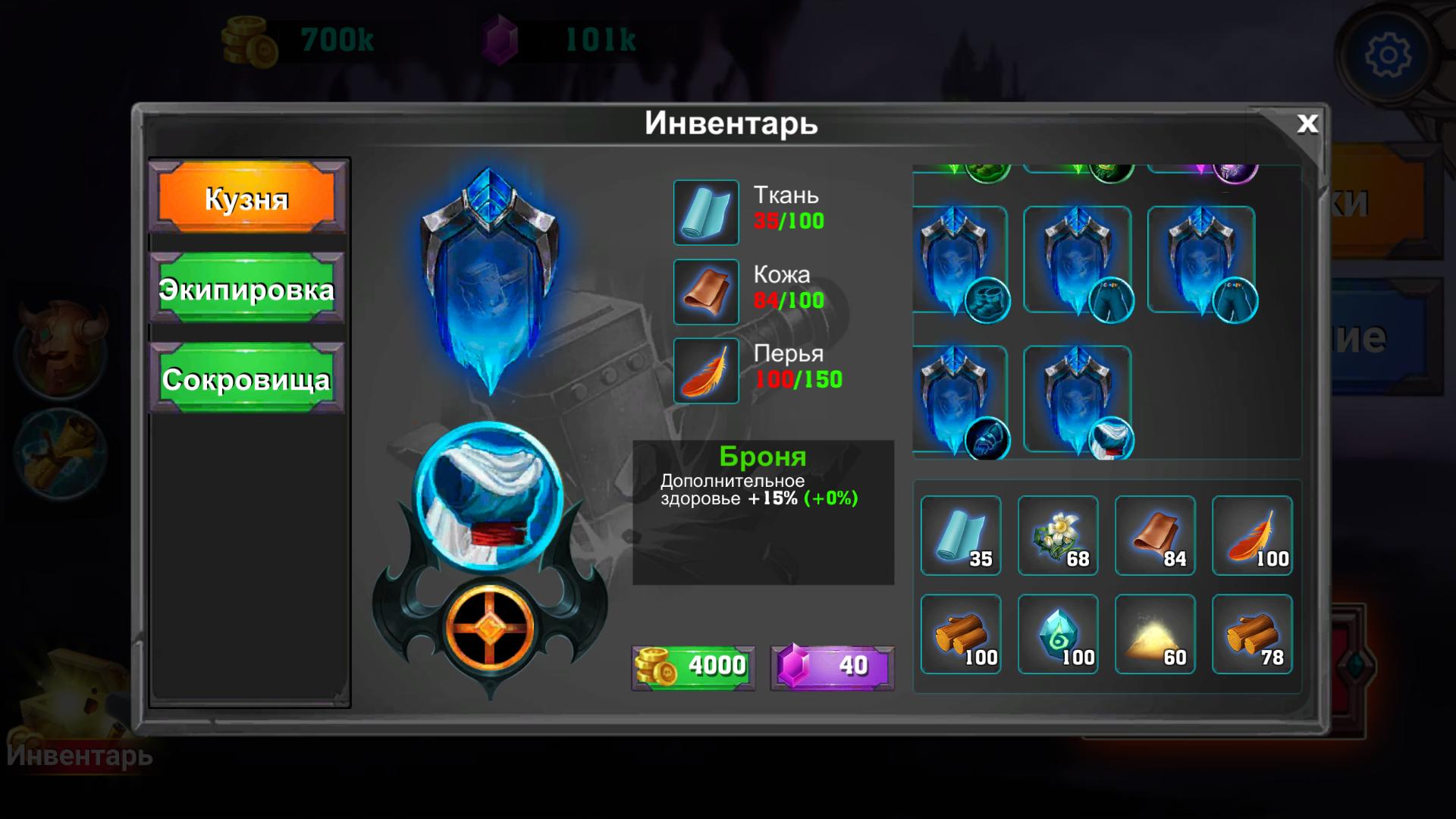Select the leather material icon showing 84
Image resolution: width=1456 pixels, height=819 pixels.
pos(1155,536)
